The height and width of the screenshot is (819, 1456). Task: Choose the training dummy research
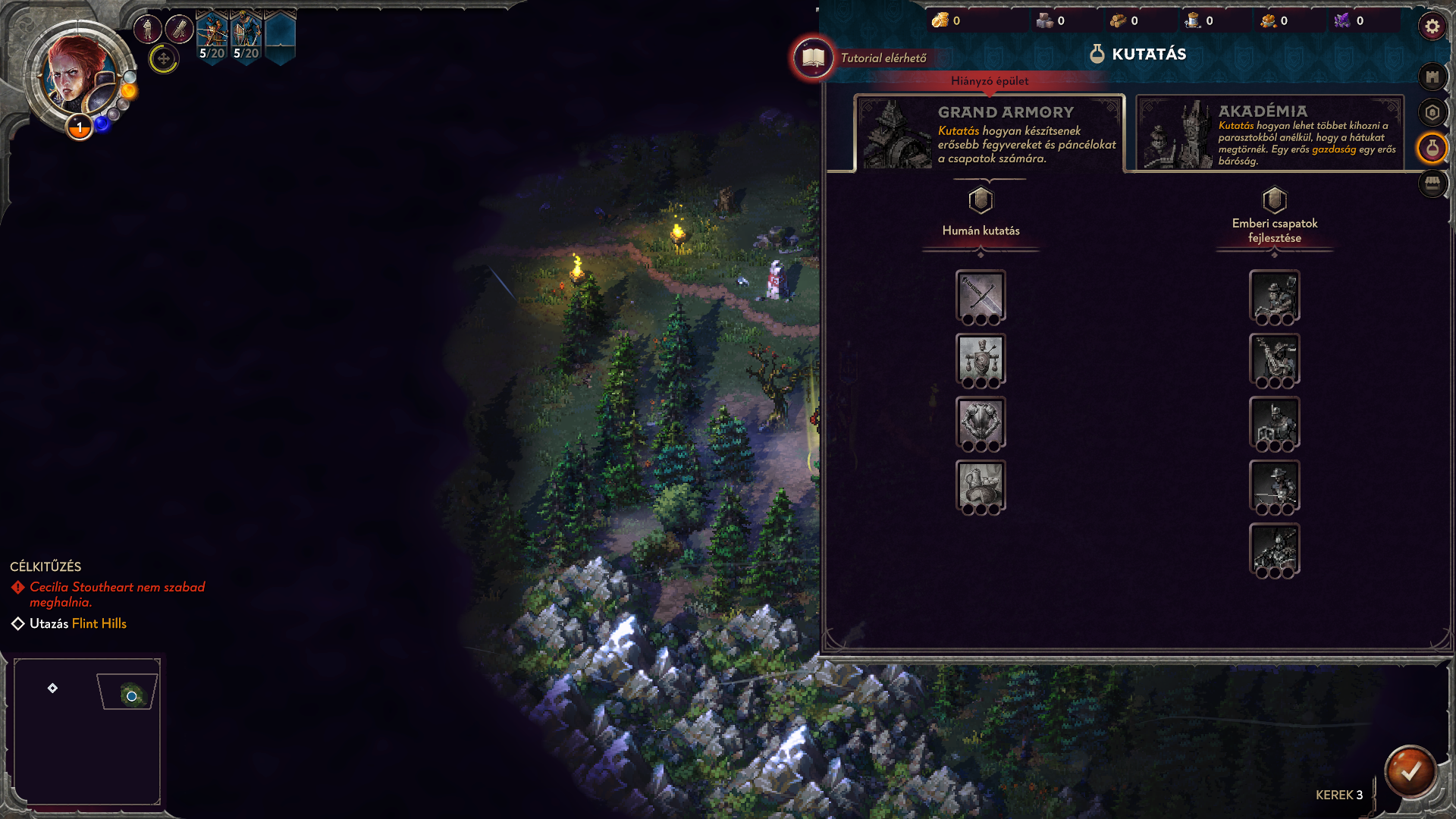[981, 359]
